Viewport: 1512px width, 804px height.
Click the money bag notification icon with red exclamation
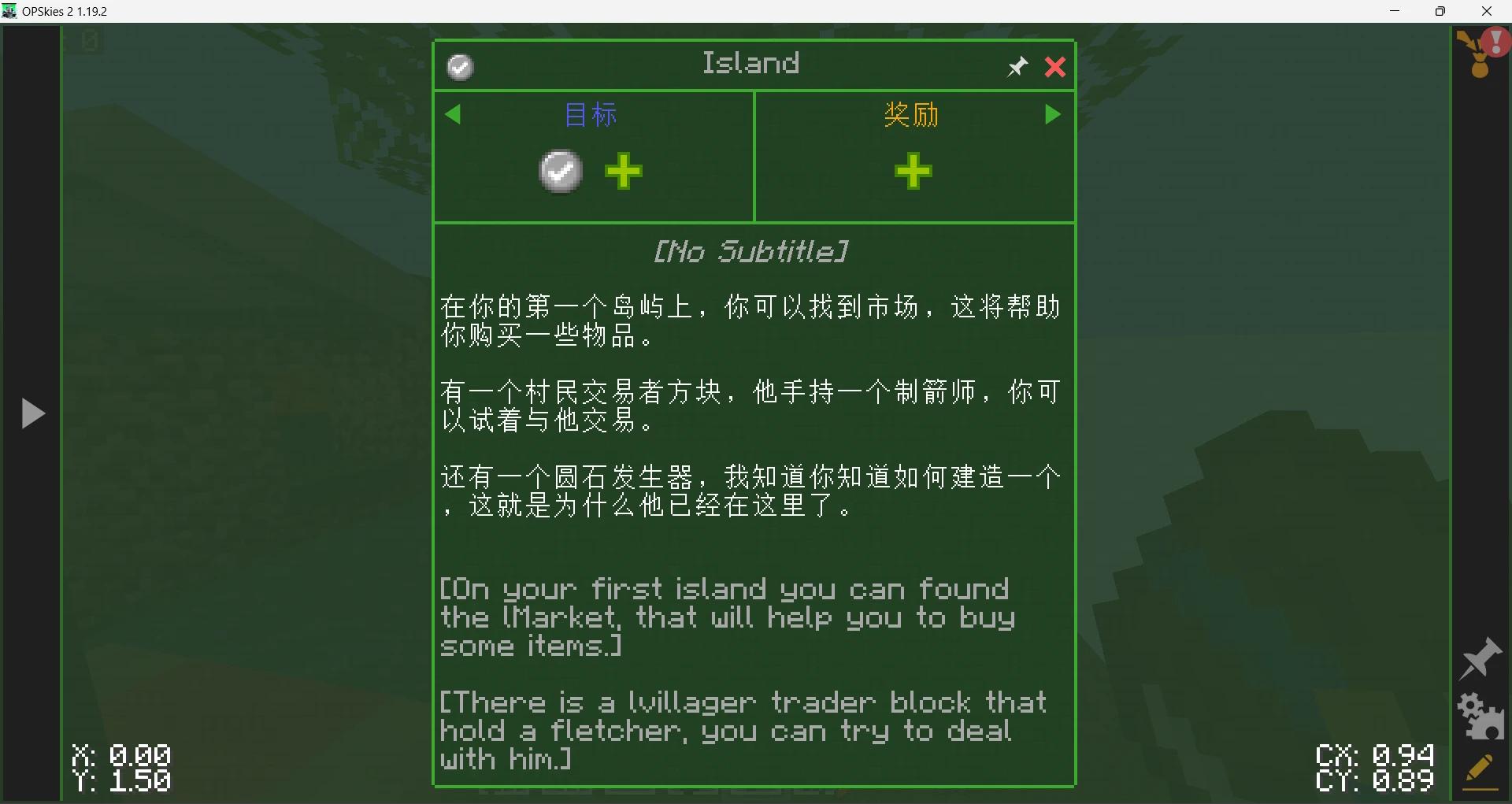1480,54
